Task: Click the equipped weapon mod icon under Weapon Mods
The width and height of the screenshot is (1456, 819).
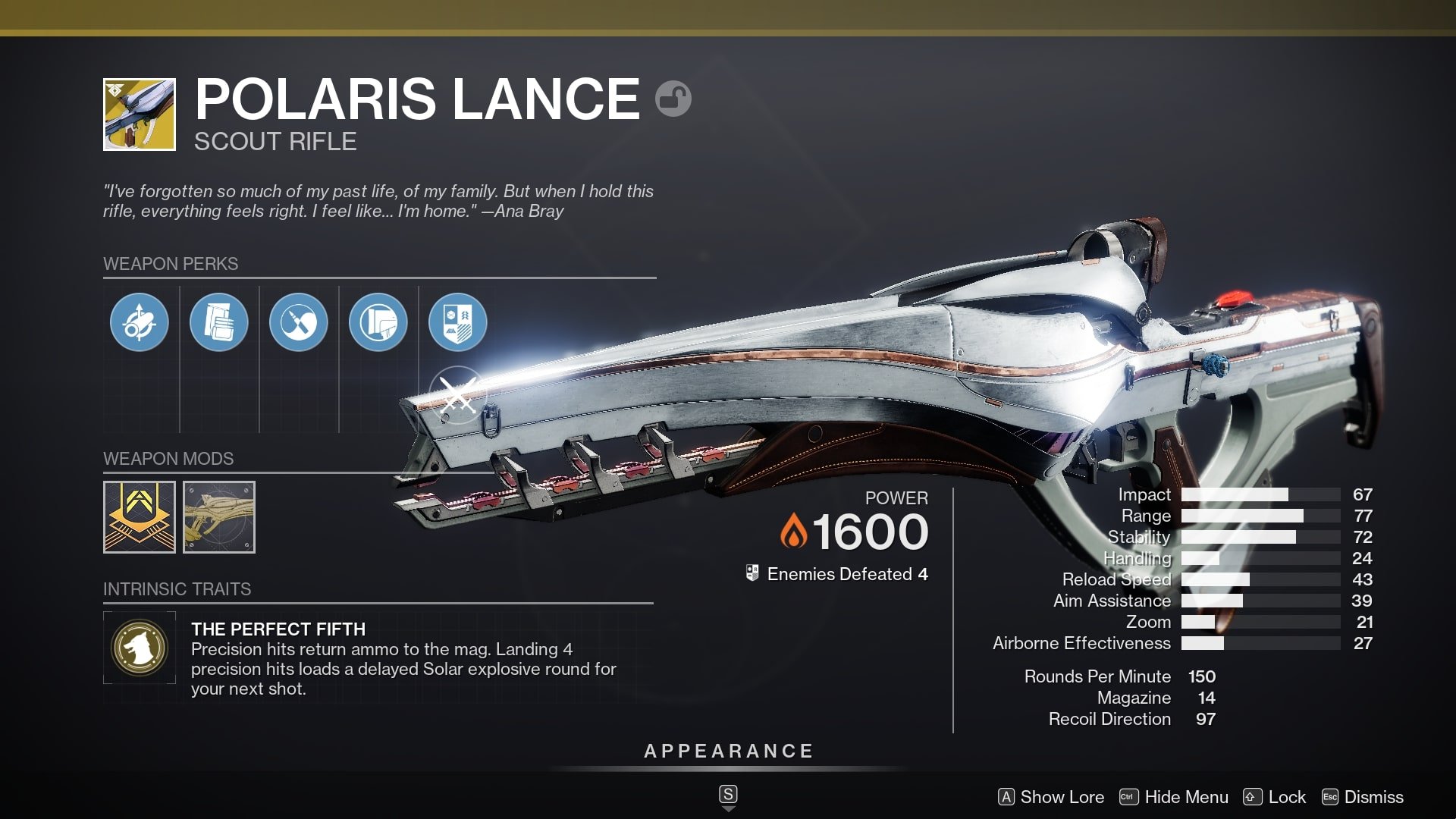Action: coord(139,517)
